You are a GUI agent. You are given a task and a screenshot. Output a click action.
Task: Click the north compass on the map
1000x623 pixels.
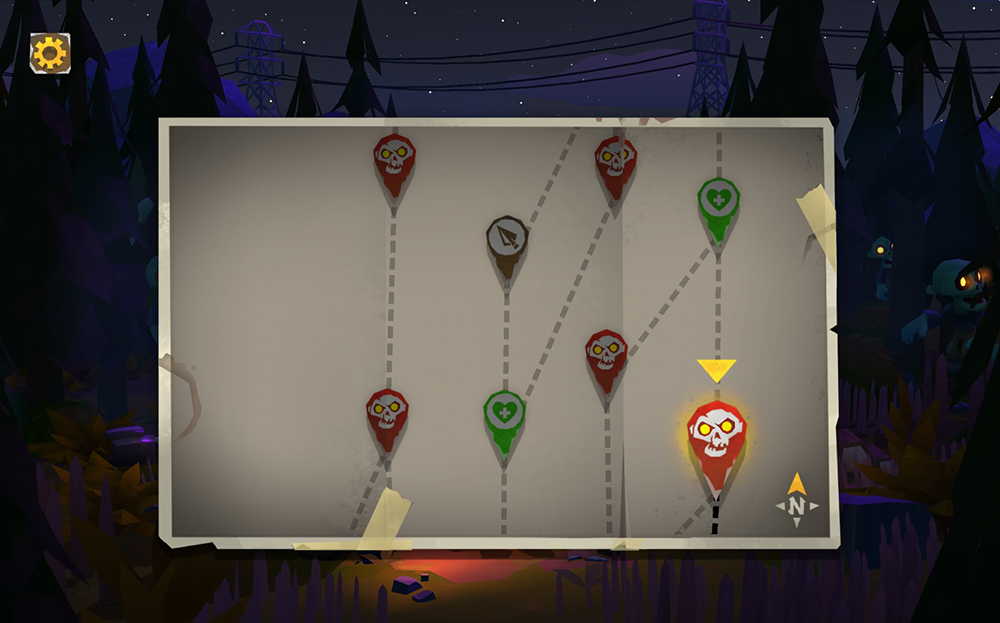(796, 502)
